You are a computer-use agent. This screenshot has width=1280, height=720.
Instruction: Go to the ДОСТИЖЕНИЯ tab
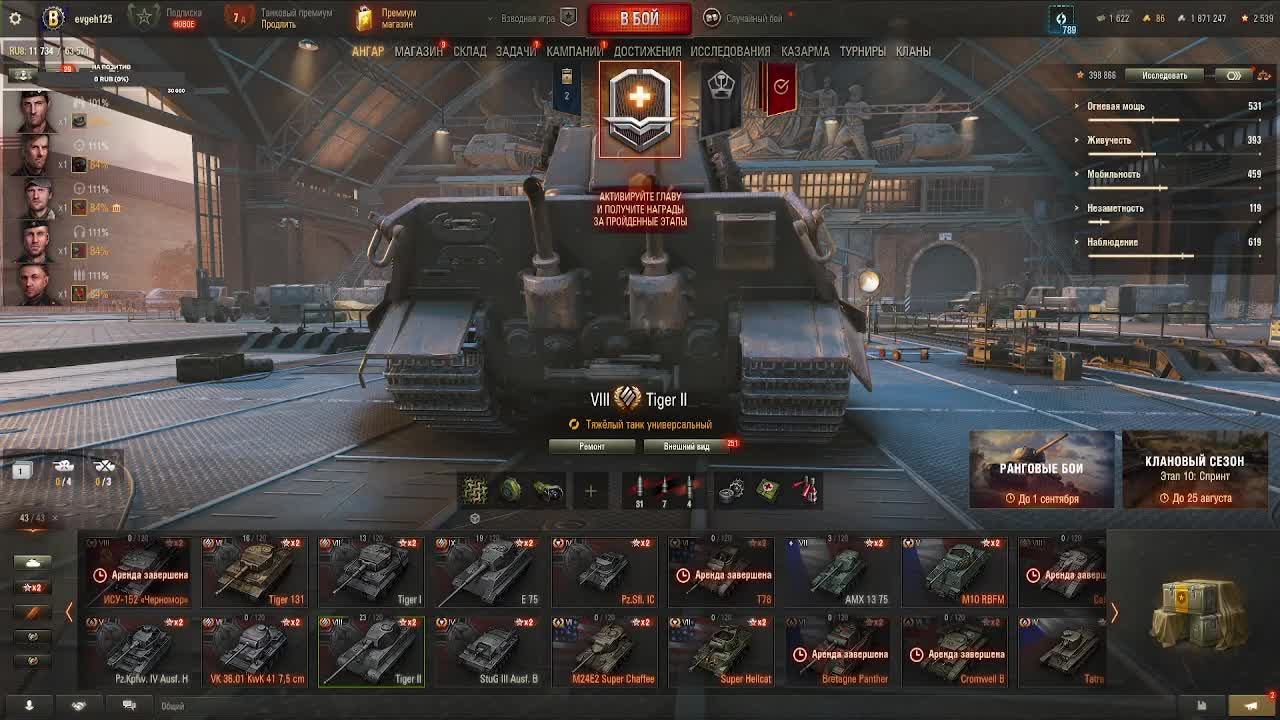click(647, 51)
